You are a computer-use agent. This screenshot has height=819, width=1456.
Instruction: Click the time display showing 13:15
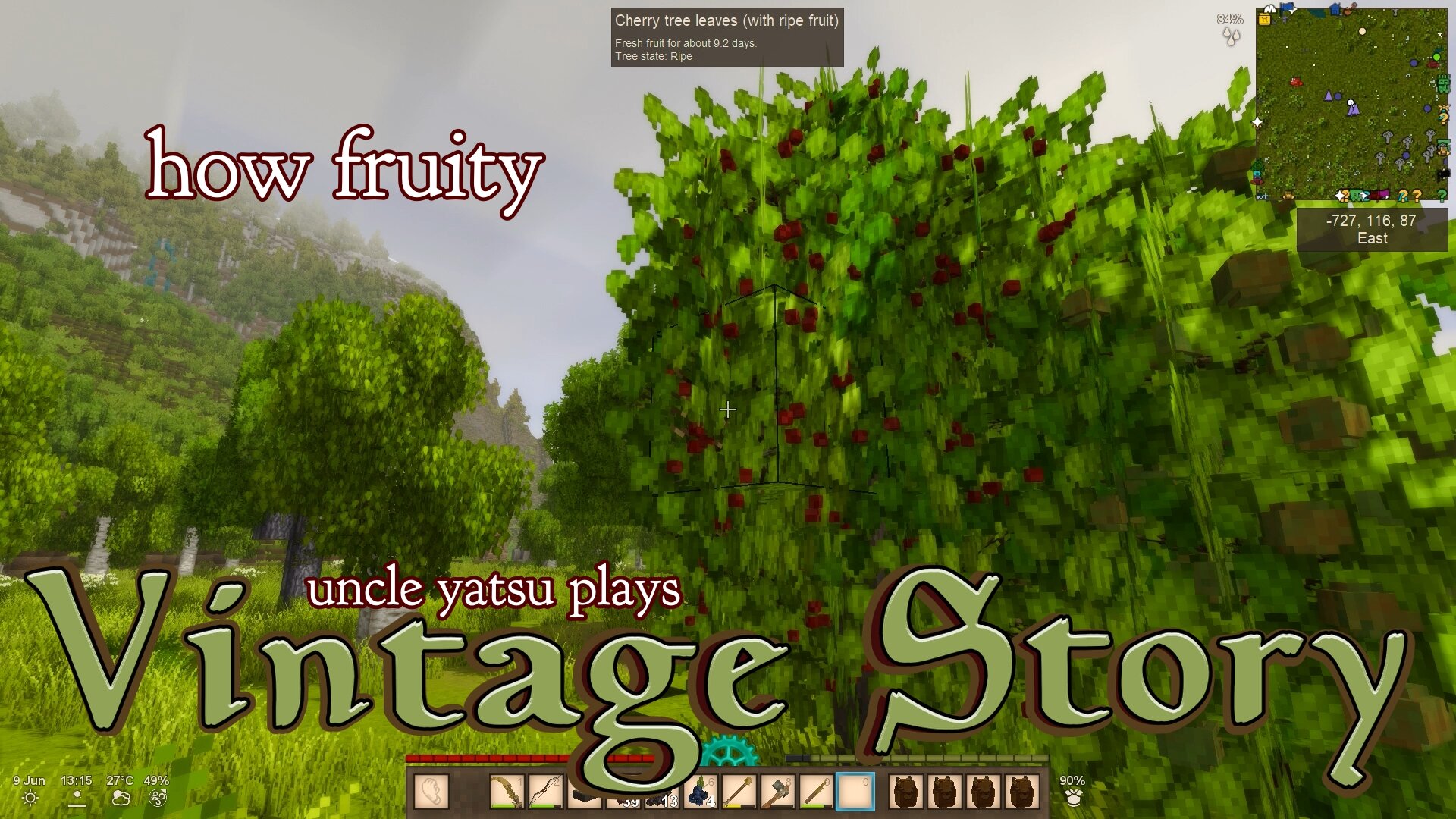click(77, 780)
